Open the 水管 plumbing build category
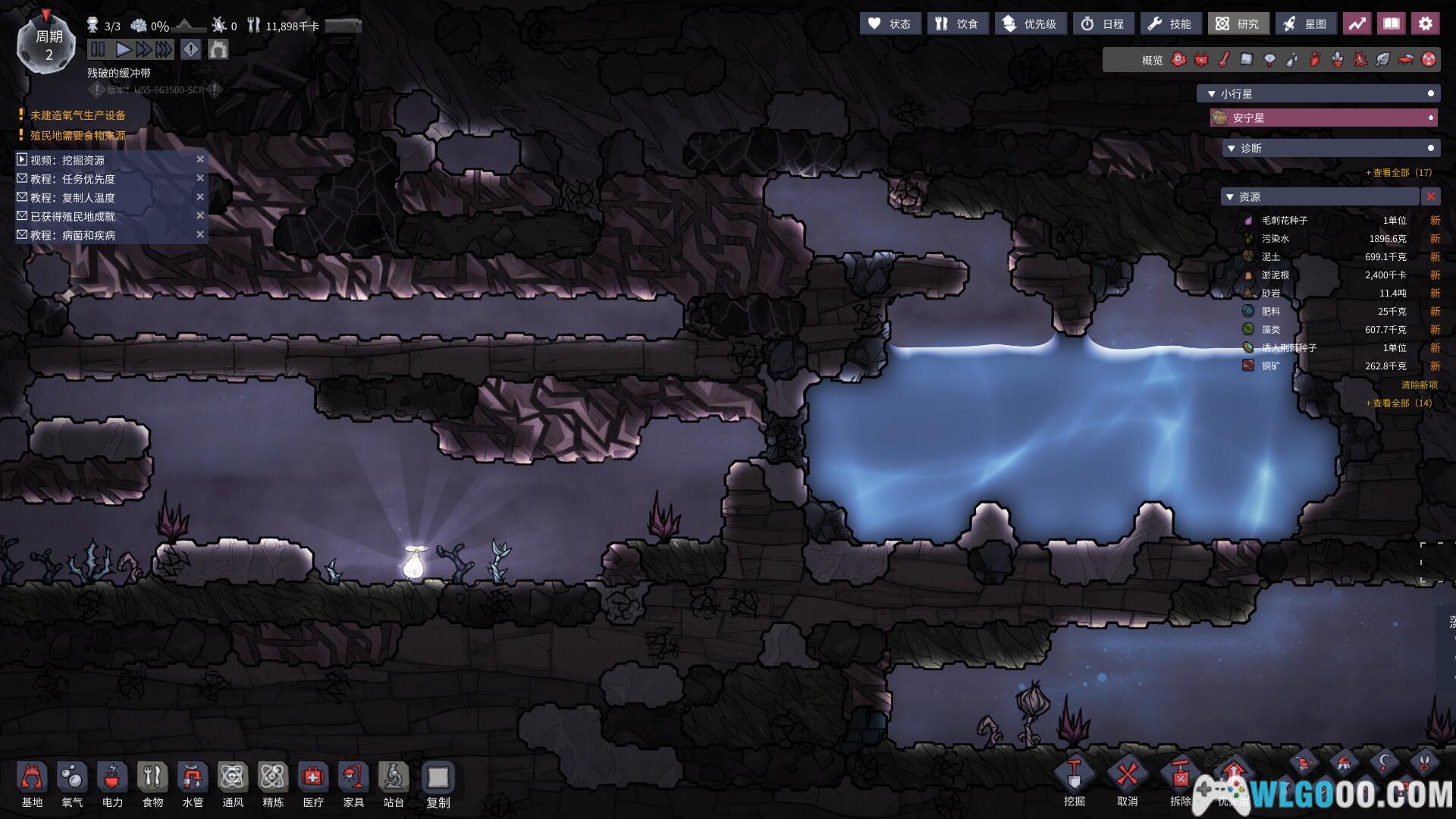The image size is (1456, 819). (x=193, y=784)
